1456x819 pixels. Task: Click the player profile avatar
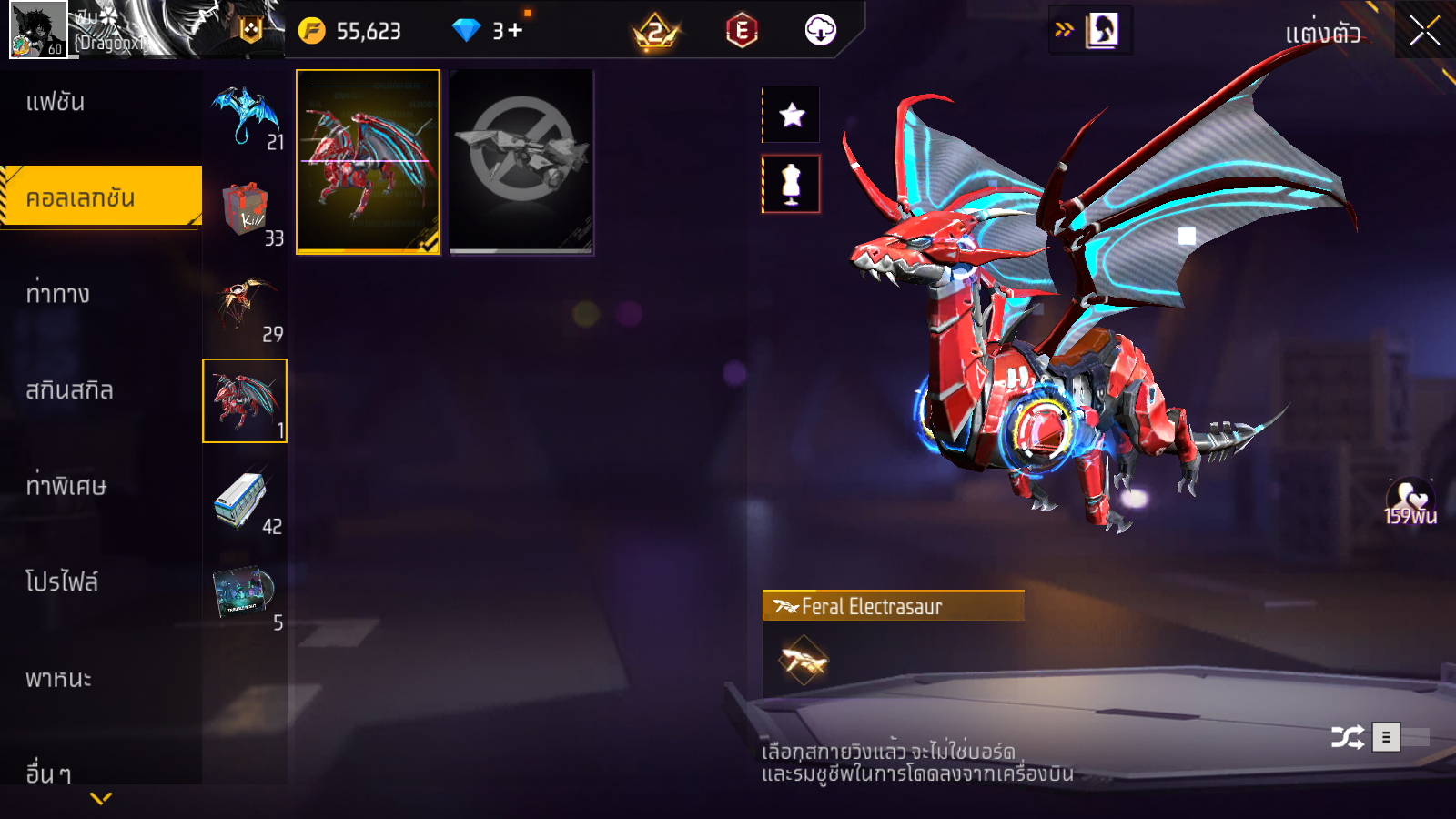38,30
